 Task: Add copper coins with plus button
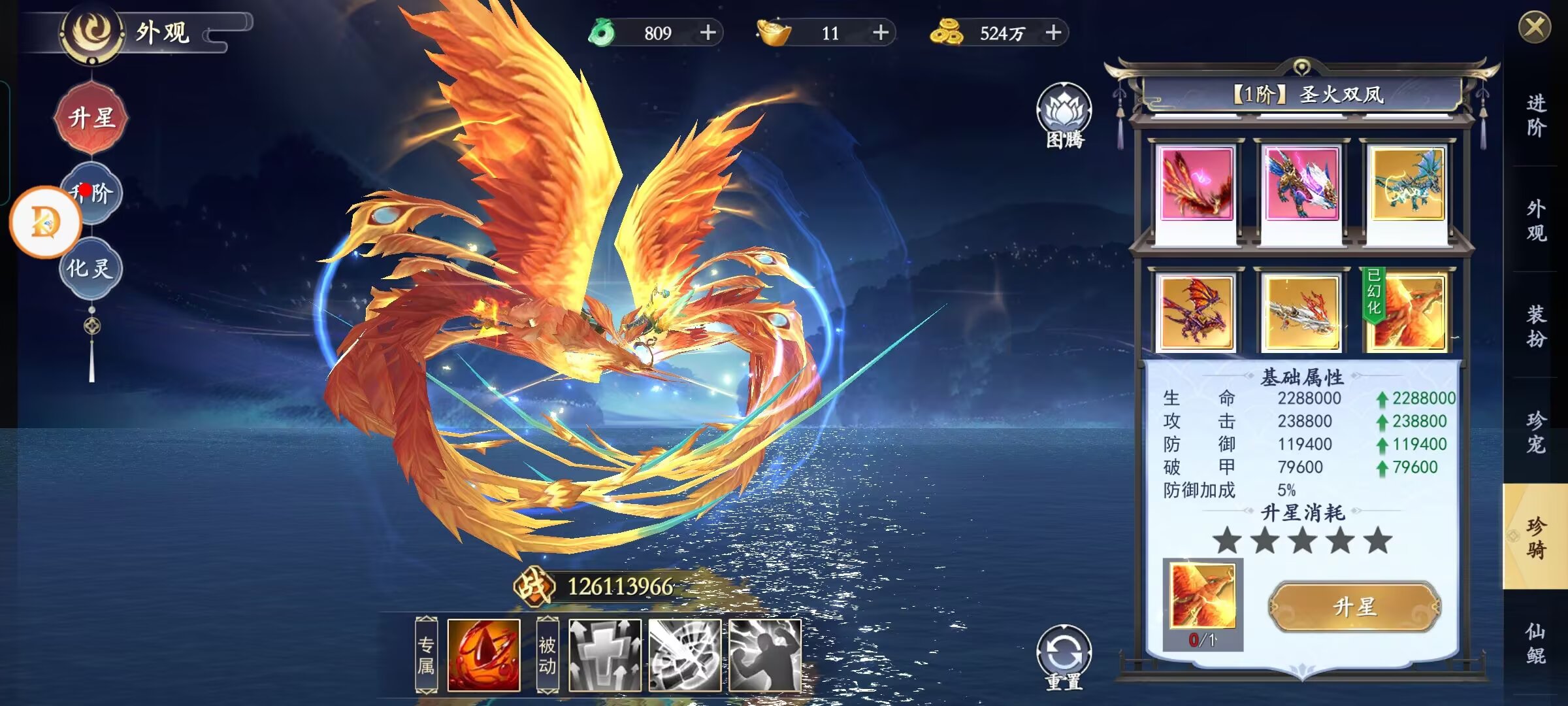click(x=1053, y=33)
